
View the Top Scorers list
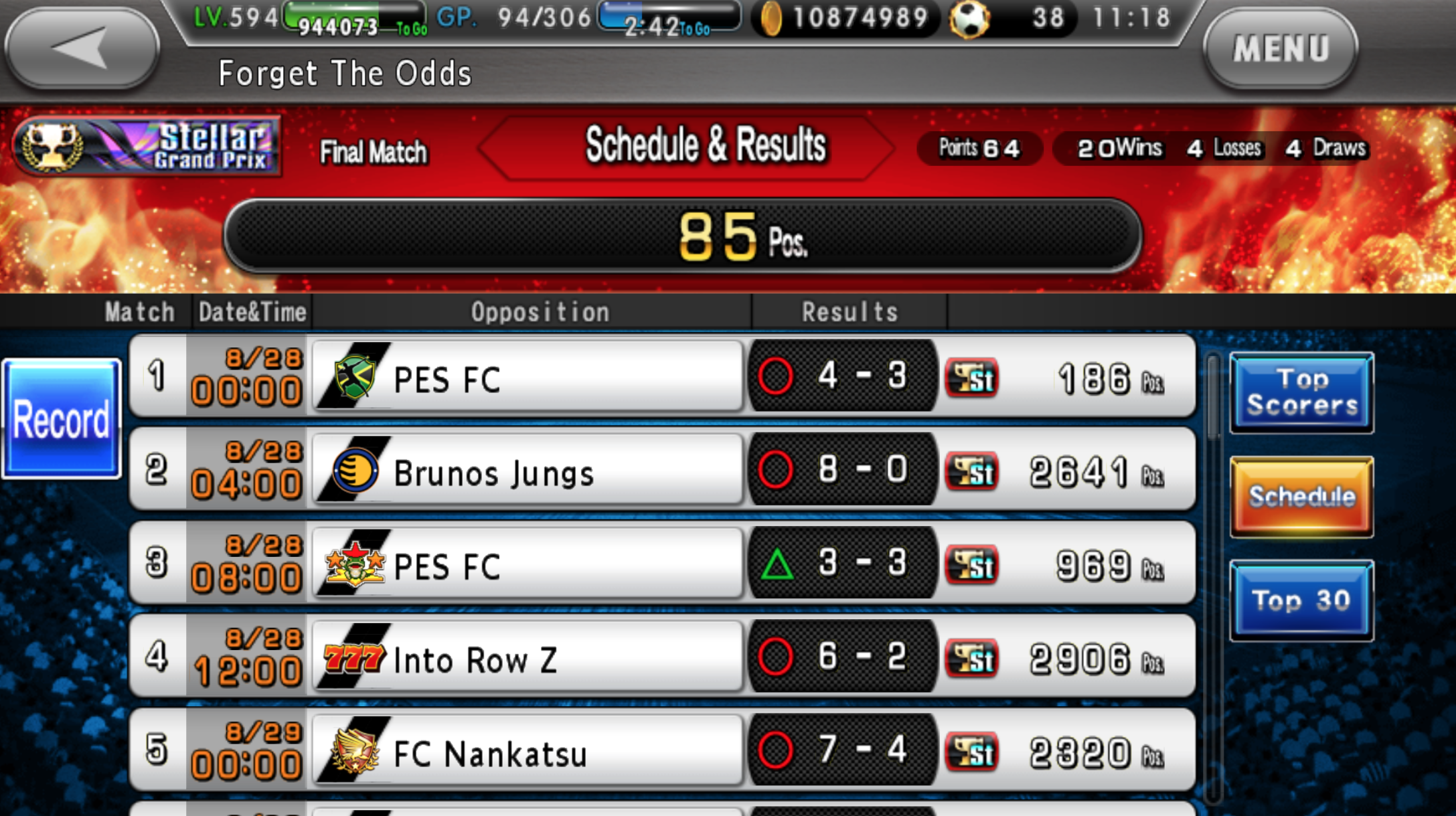pyautogui.click(x=1301, y=392)
